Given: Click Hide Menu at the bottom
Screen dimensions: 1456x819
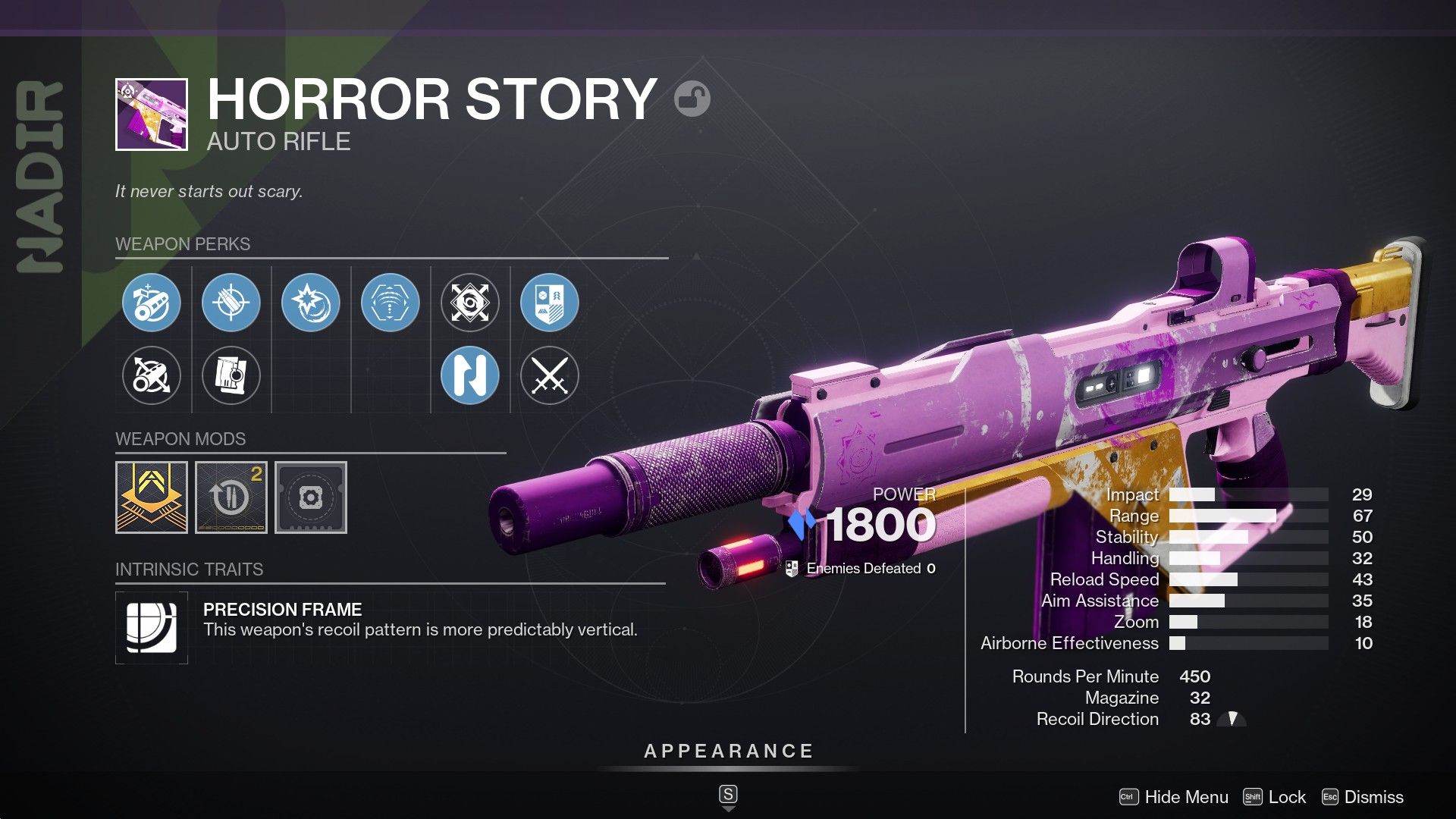Looking at the screenshot, I should pos(1188,797).
